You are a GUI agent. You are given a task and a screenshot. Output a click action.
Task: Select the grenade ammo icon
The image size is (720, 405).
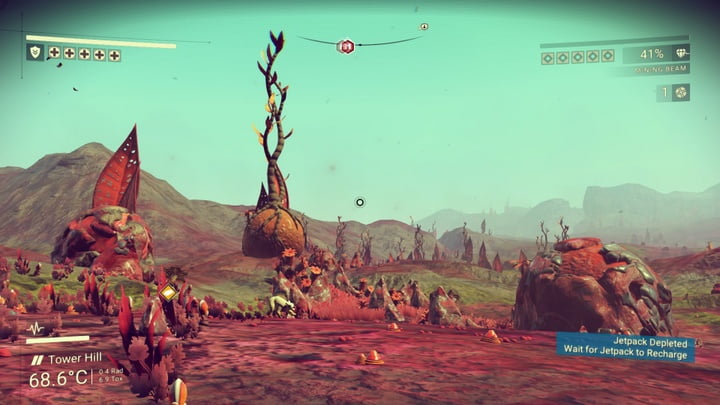click(680, 92)
